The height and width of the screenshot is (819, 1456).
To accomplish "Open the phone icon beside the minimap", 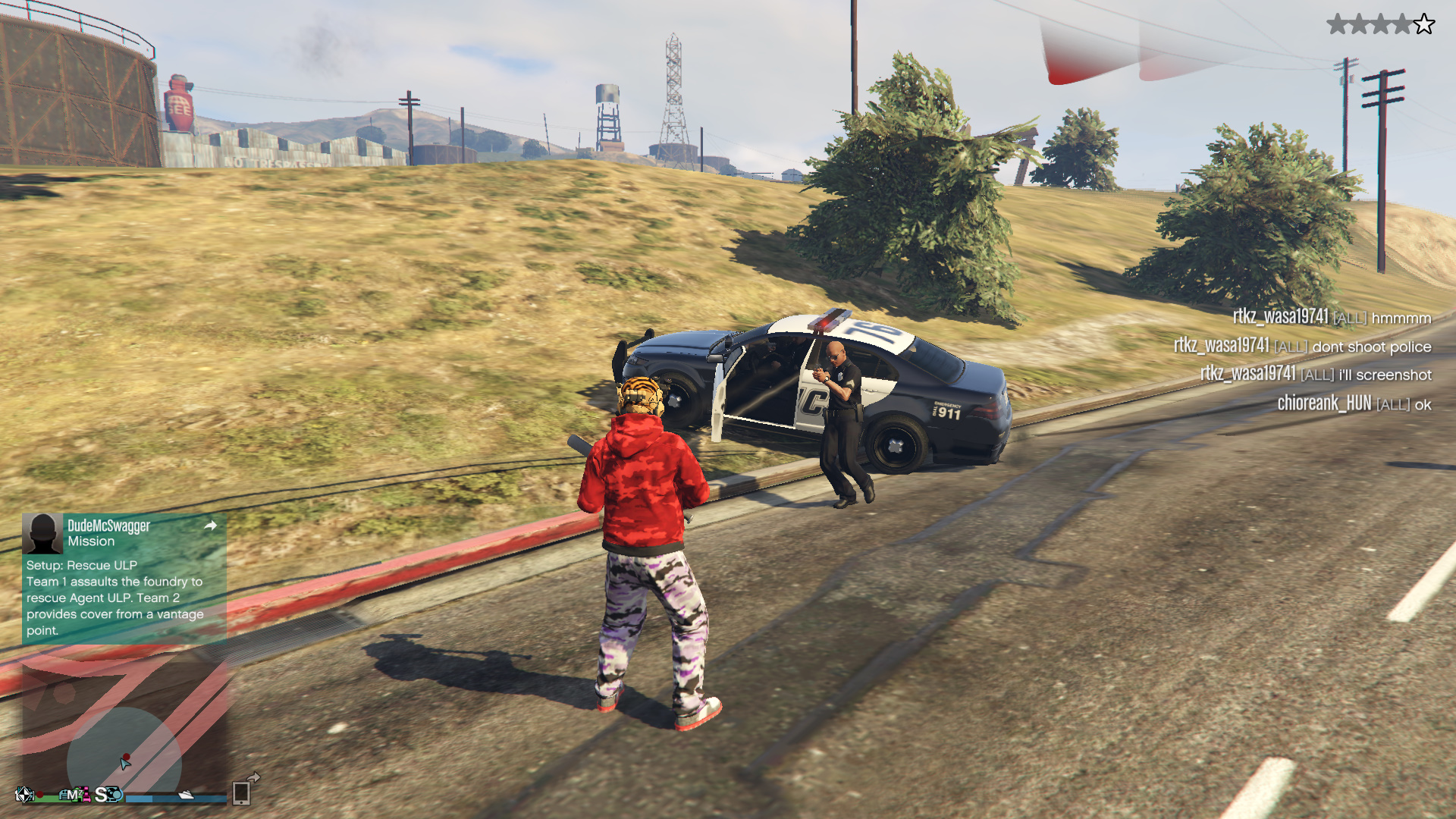I will (x=242, y=792).
